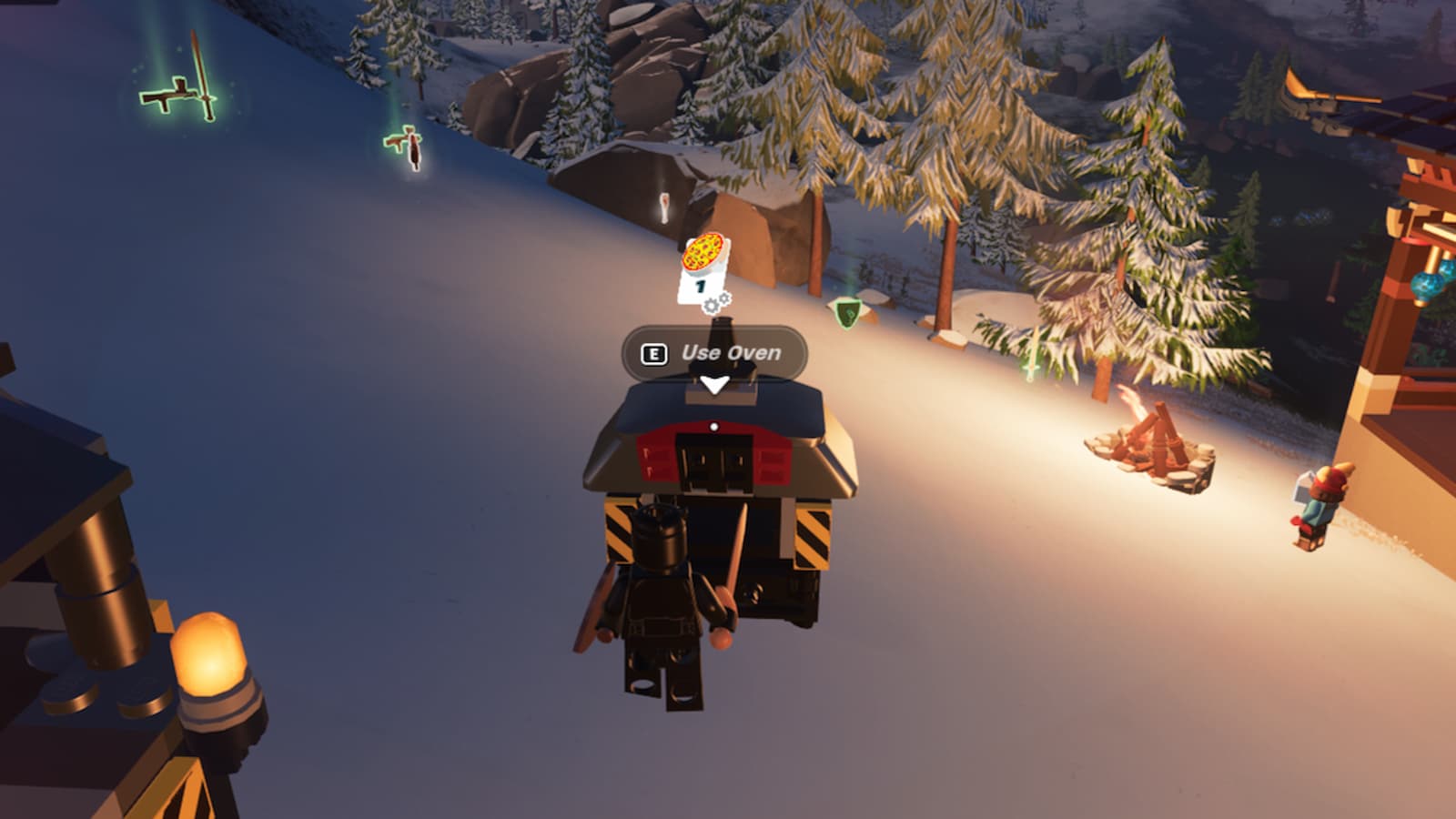Click the green shield pickup next to the log
Image resolution: width=1456 pixels, height=819 pixels.
coord(846,313)
